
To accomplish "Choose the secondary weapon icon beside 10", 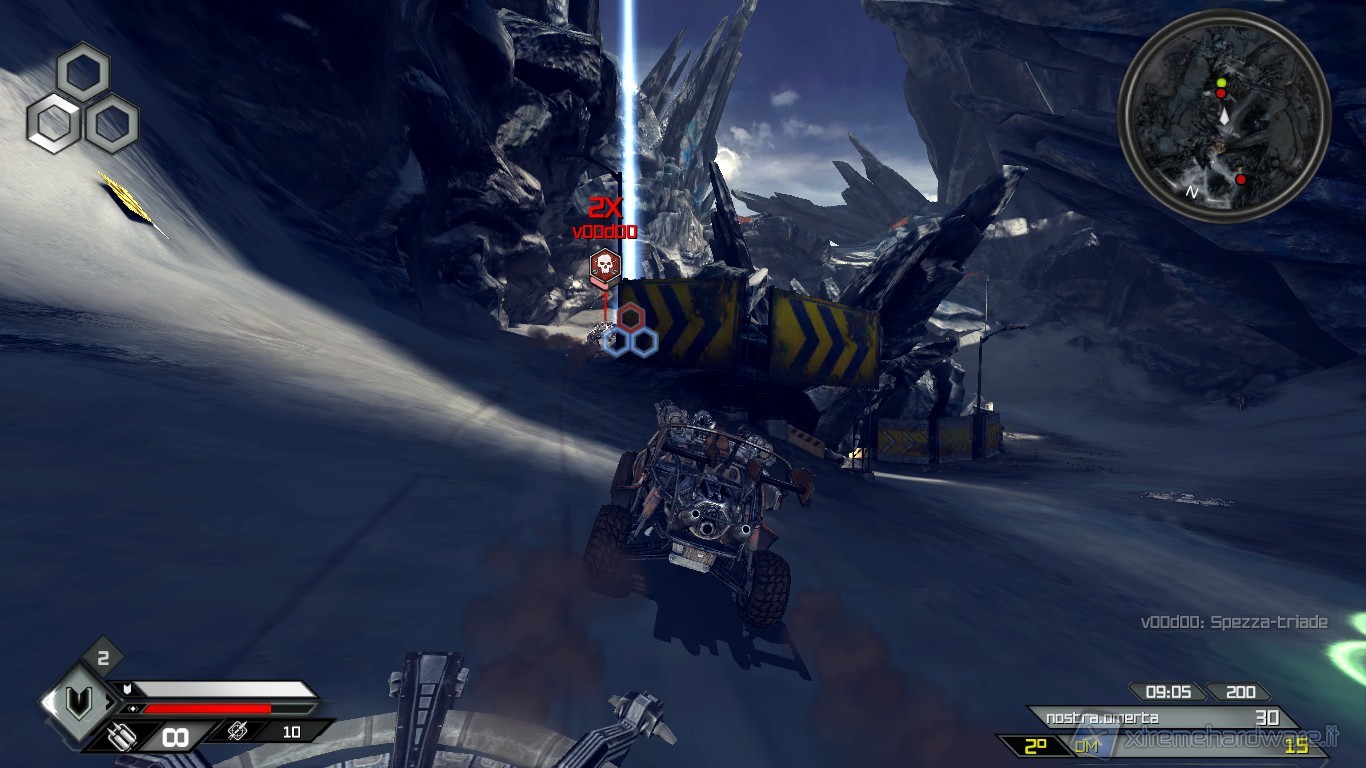I will [x=238, y=732].
